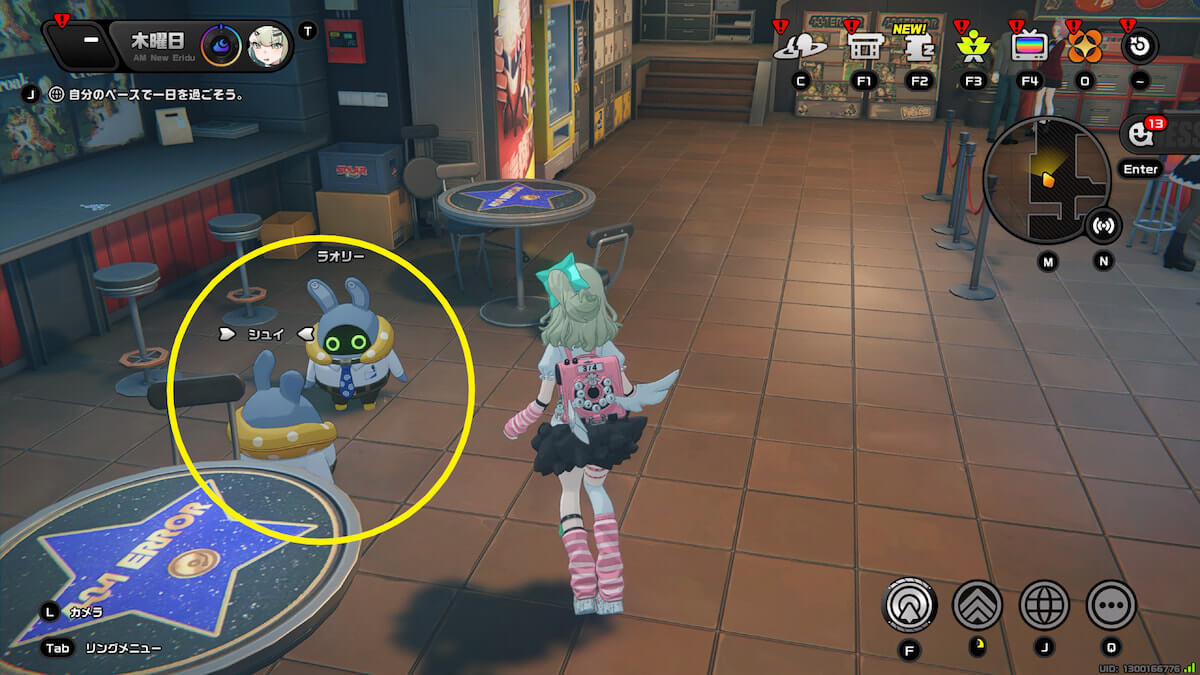Click the signal wave button beside the minimap
Viewport: 1200px width, 675px height.
[1104, 225]
